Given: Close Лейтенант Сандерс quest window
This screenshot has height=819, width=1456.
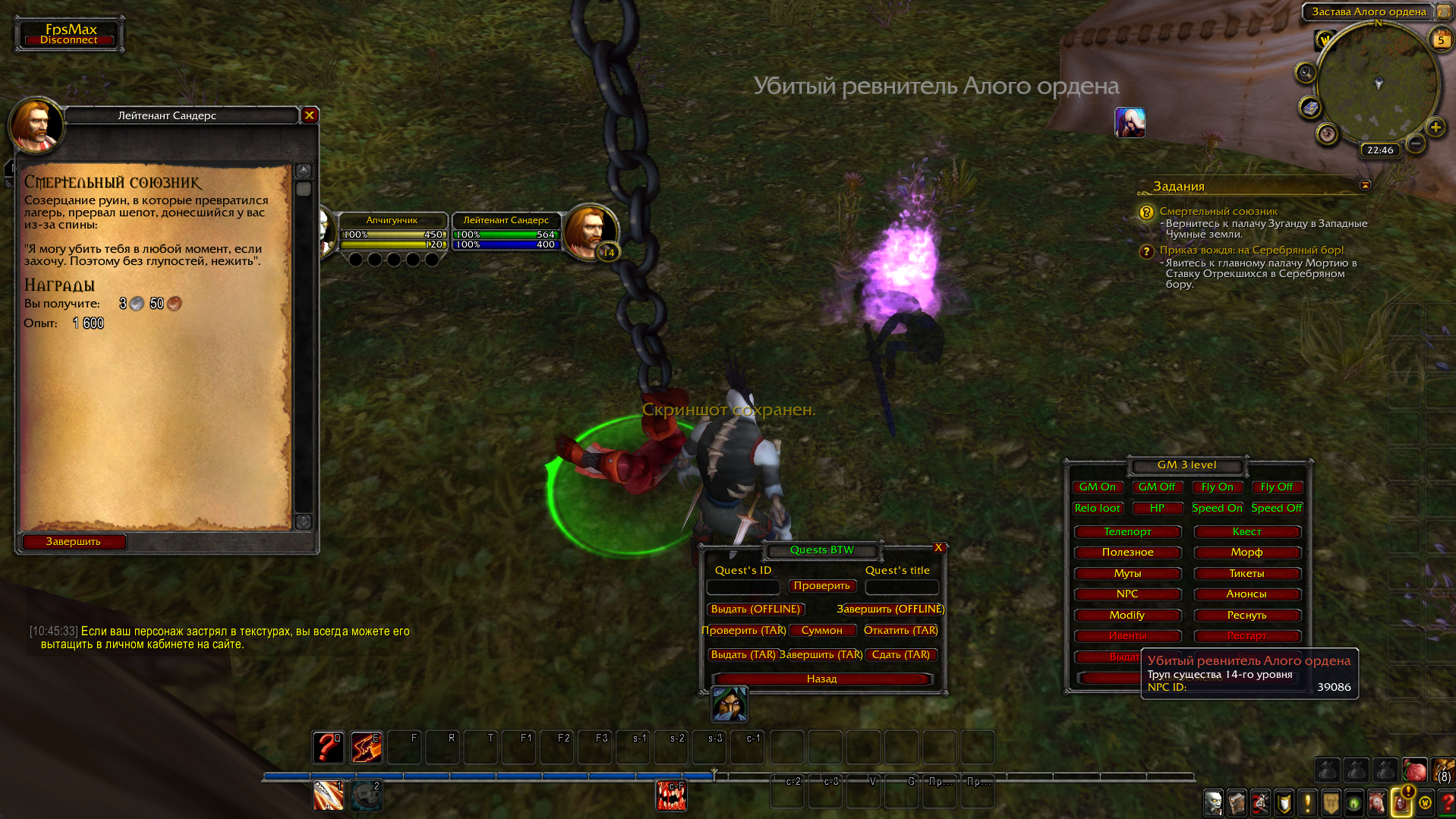Looking at the screenshot, I should click(x=309, y=115).
